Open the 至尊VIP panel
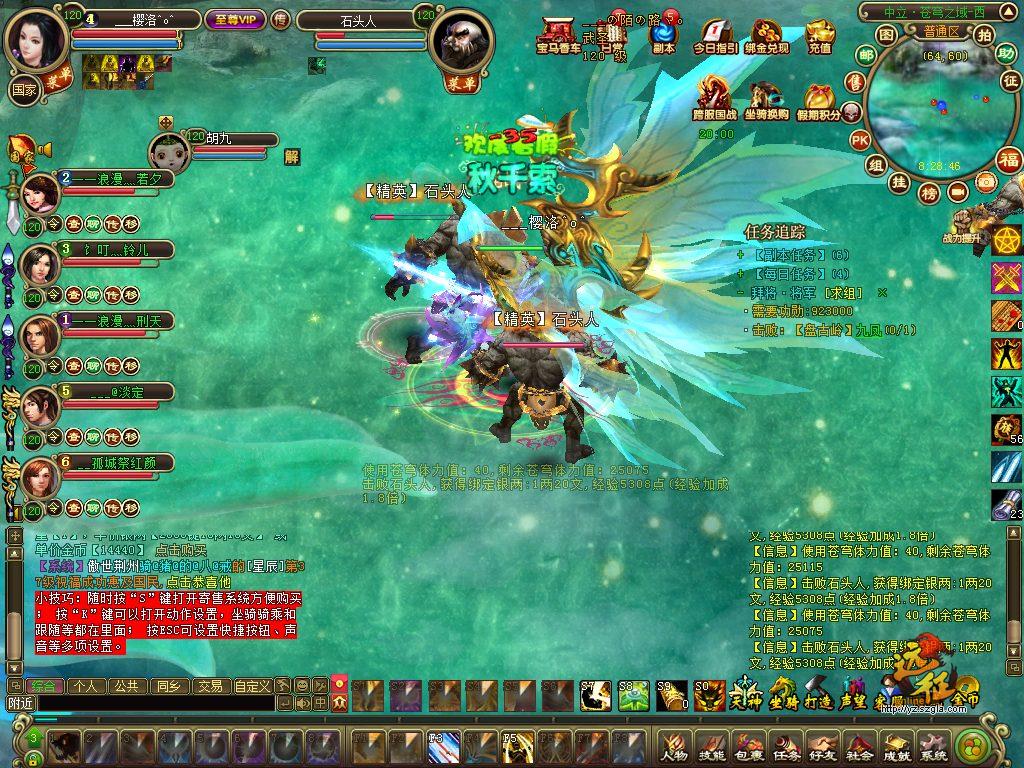1024x768 pixels. [x=234, y=18]
